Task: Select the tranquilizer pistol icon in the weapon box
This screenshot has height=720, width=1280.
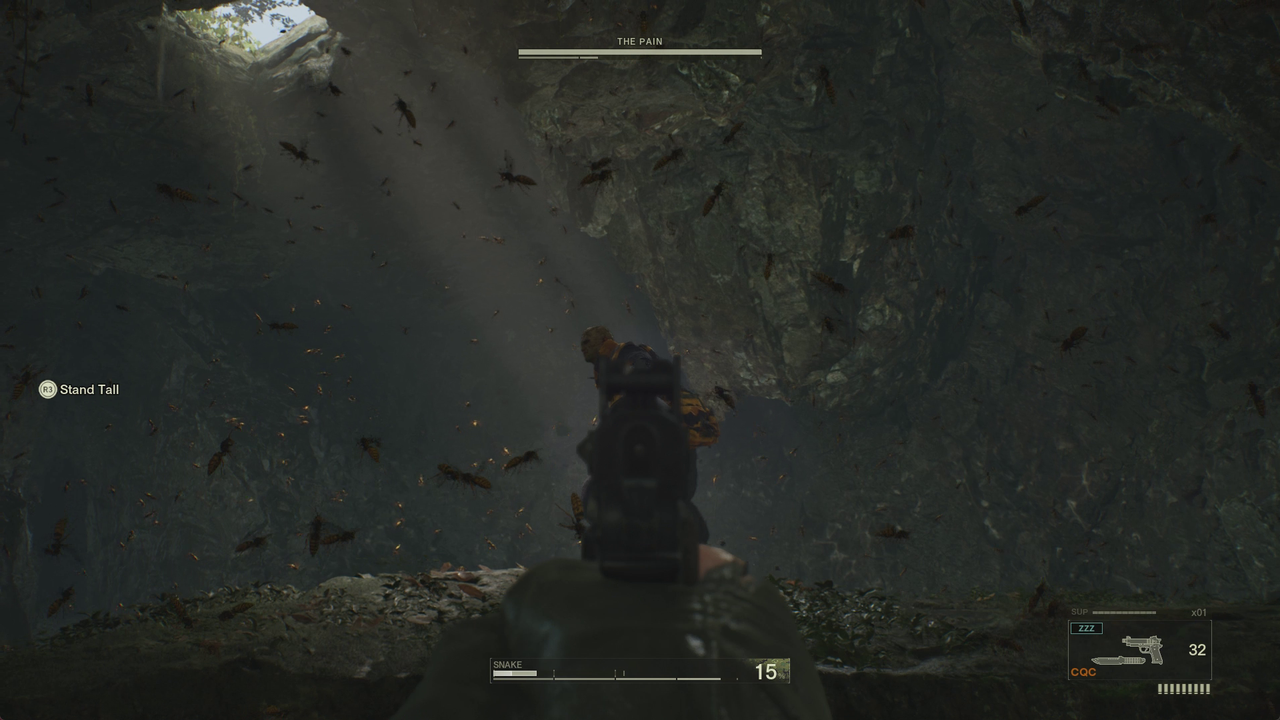Action: click(x=1148, y=648)
